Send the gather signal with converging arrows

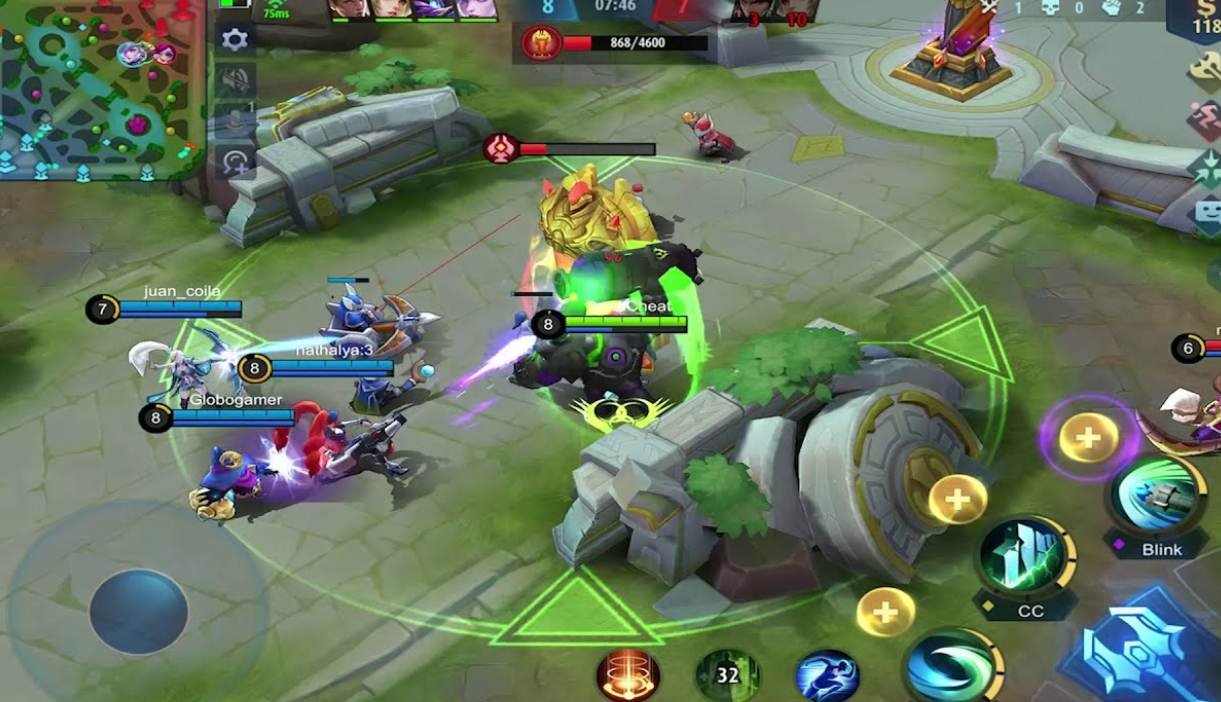click(1206, 166)
